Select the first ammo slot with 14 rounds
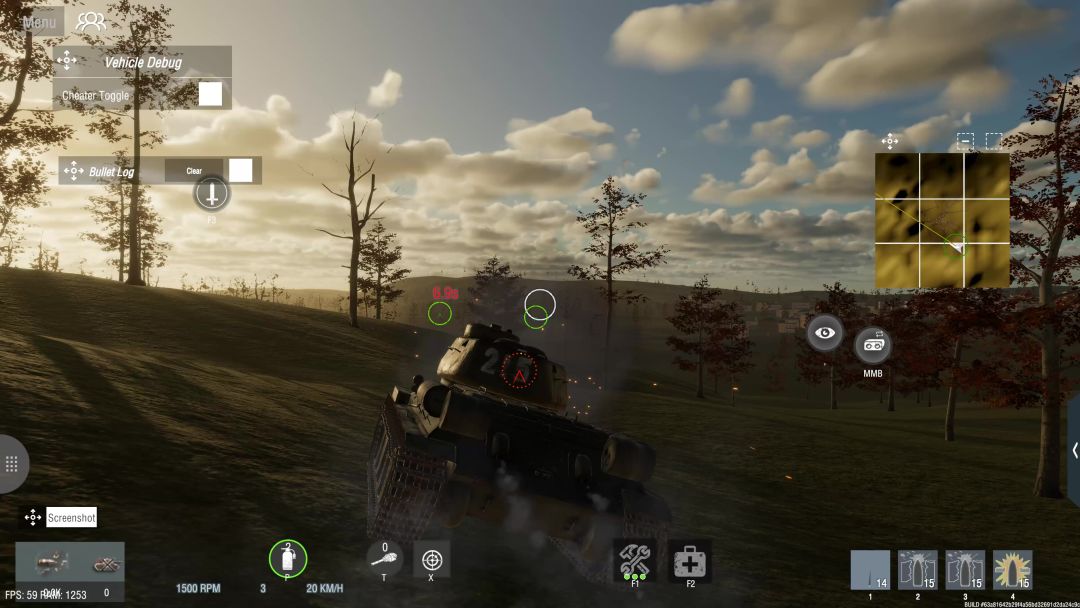The height and width of the screenshot is (608, 1080). [x=870, y=570]
